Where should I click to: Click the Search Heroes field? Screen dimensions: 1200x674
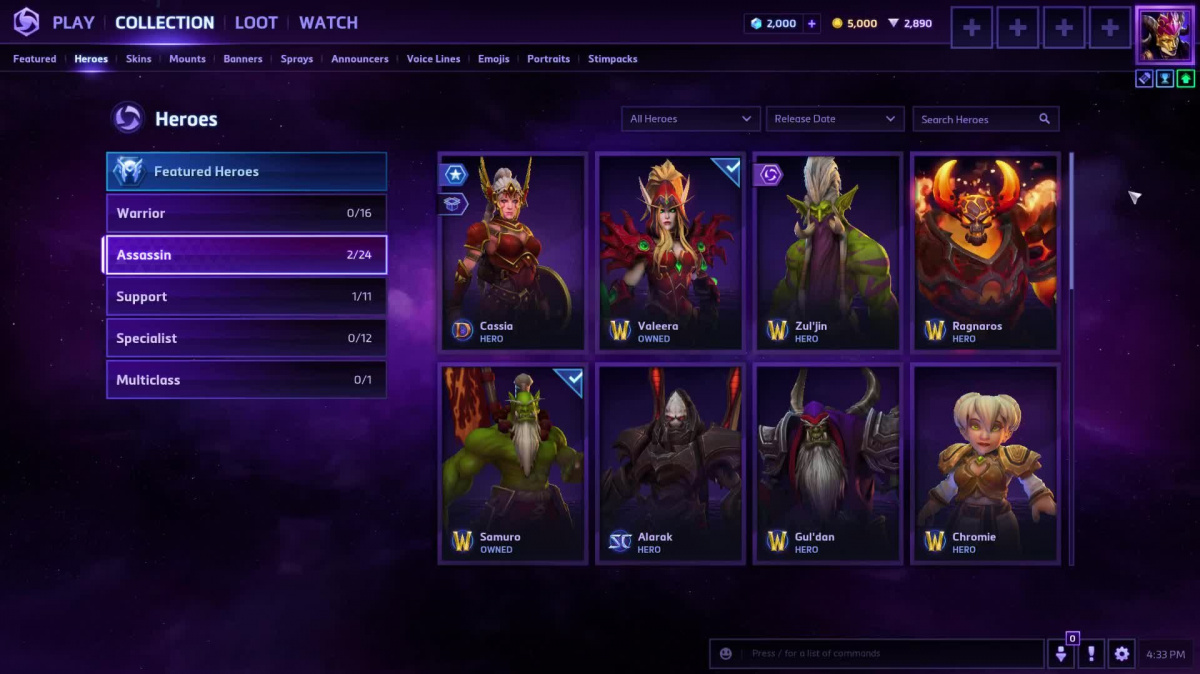978,119
